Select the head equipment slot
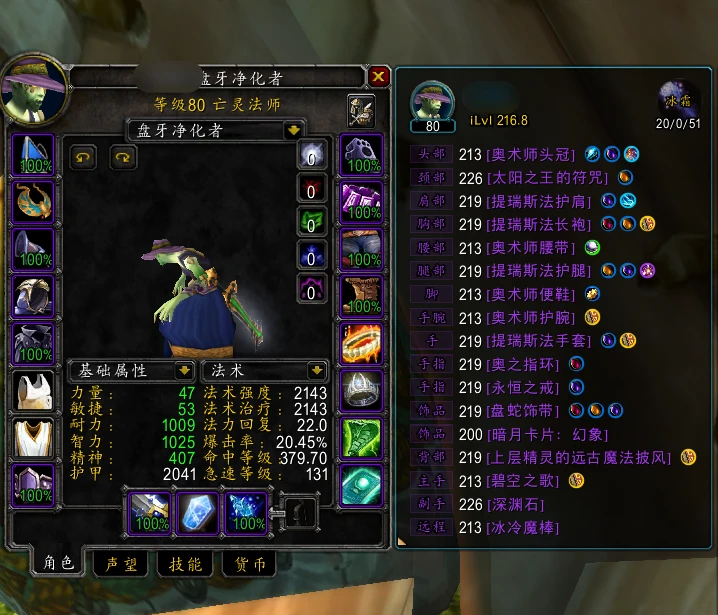The height and width of the screenshot is (615, 718). [33, 155]
